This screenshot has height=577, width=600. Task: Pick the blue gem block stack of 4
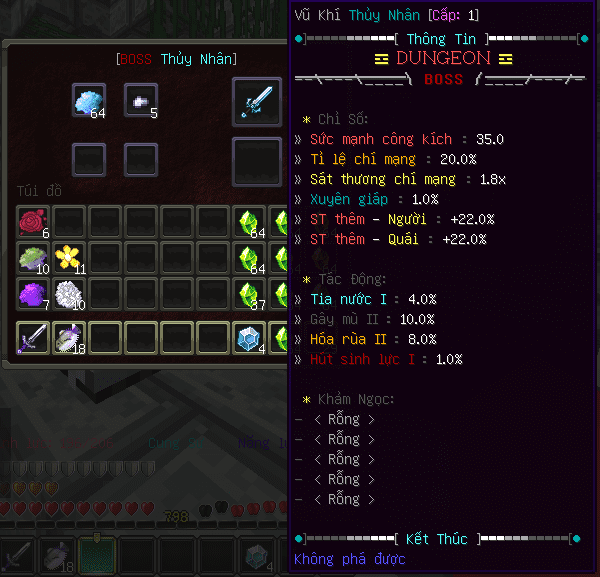(249, 338)
